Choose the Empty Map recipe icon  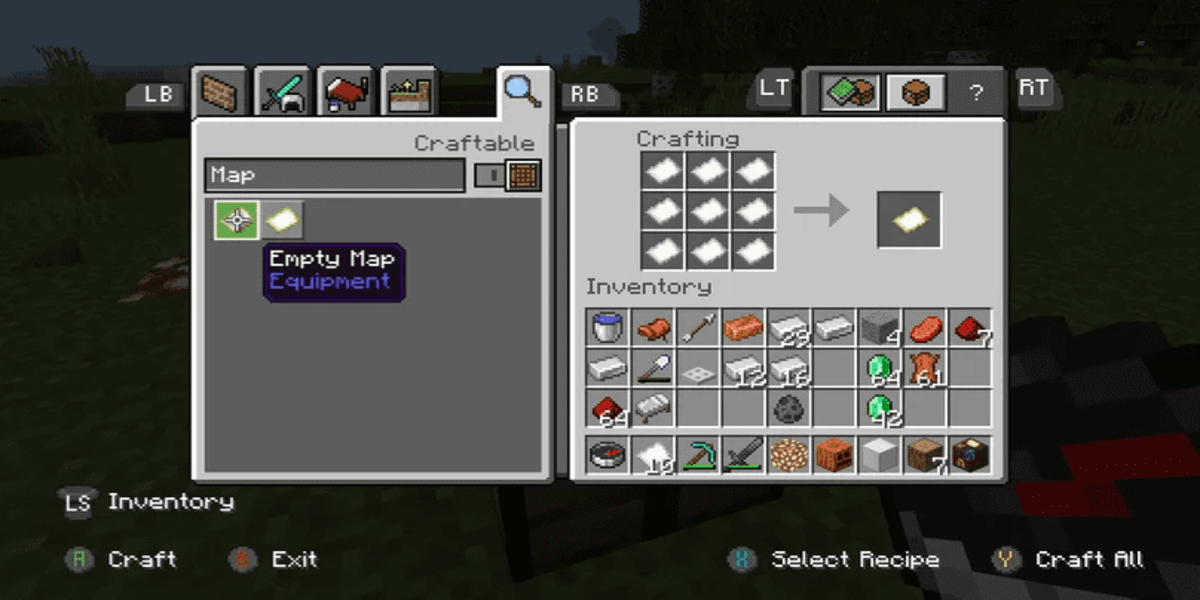281,220
